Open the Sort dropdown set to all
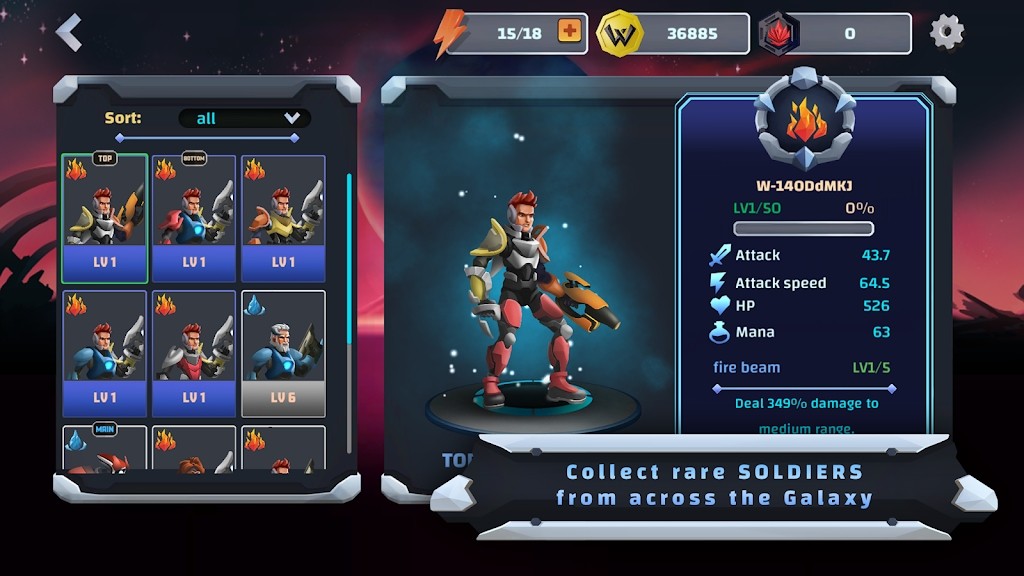 click(x=244, y=118)
